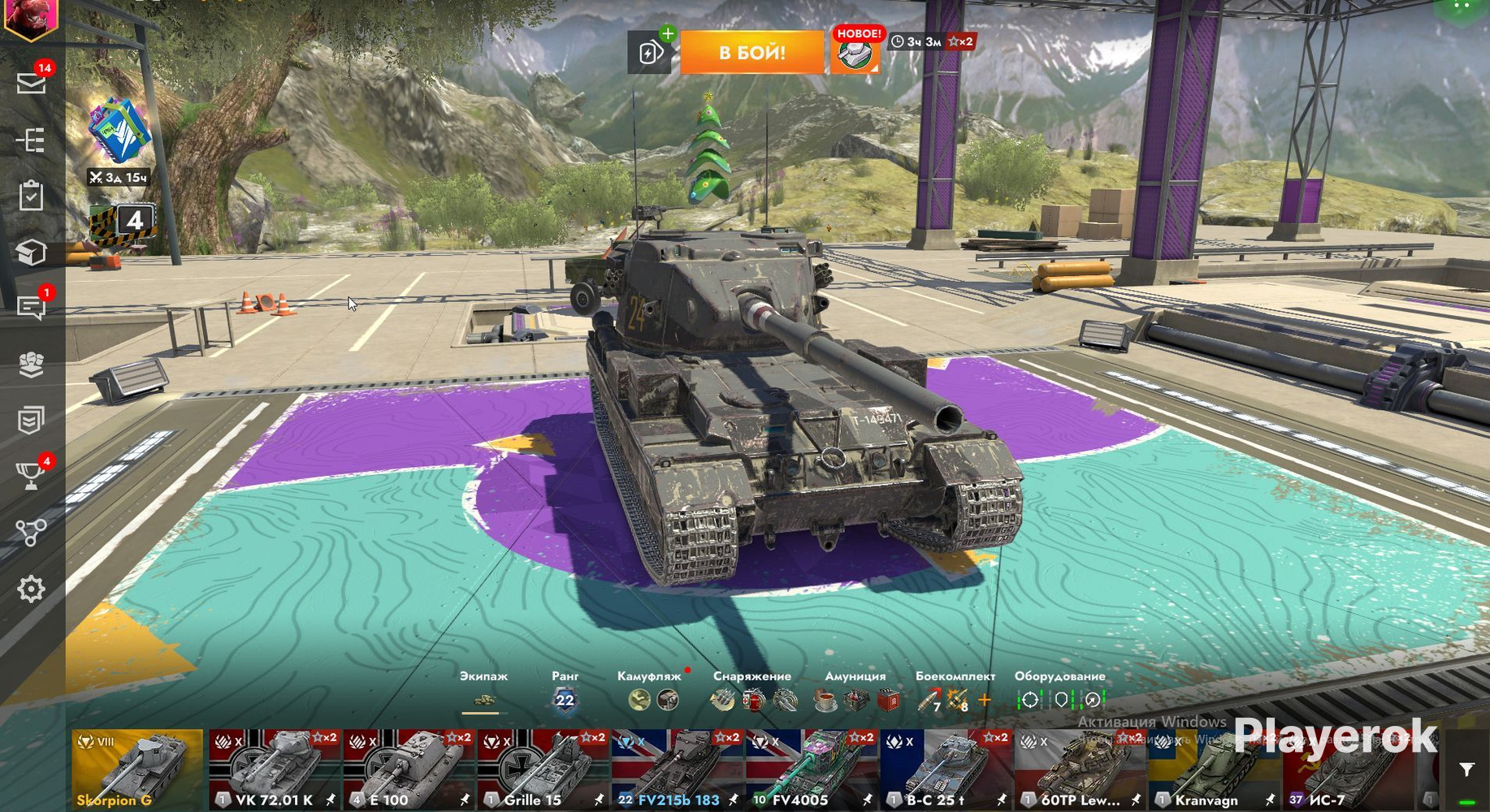The image size is (1490, 812).
Task: Open the new game mode НОВОЕ! icon
Action: pos(855,53)
